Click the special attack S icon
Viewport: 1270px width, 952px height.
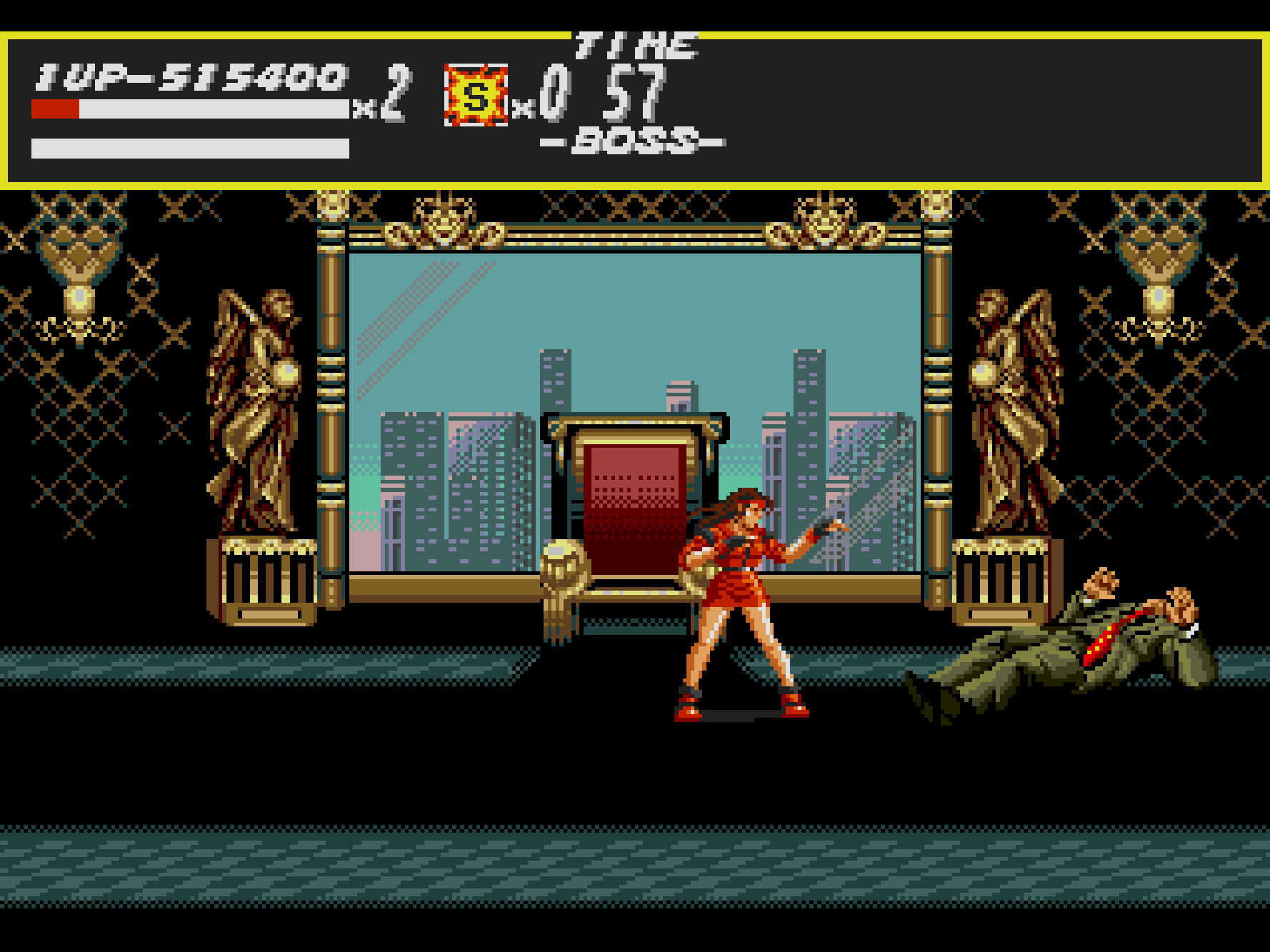pos(476,95)
